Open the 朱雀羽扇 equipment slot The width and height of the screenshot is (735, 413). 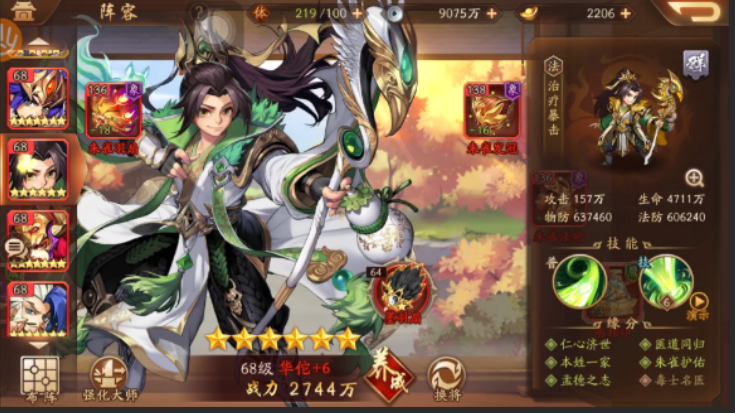(113, 113)
